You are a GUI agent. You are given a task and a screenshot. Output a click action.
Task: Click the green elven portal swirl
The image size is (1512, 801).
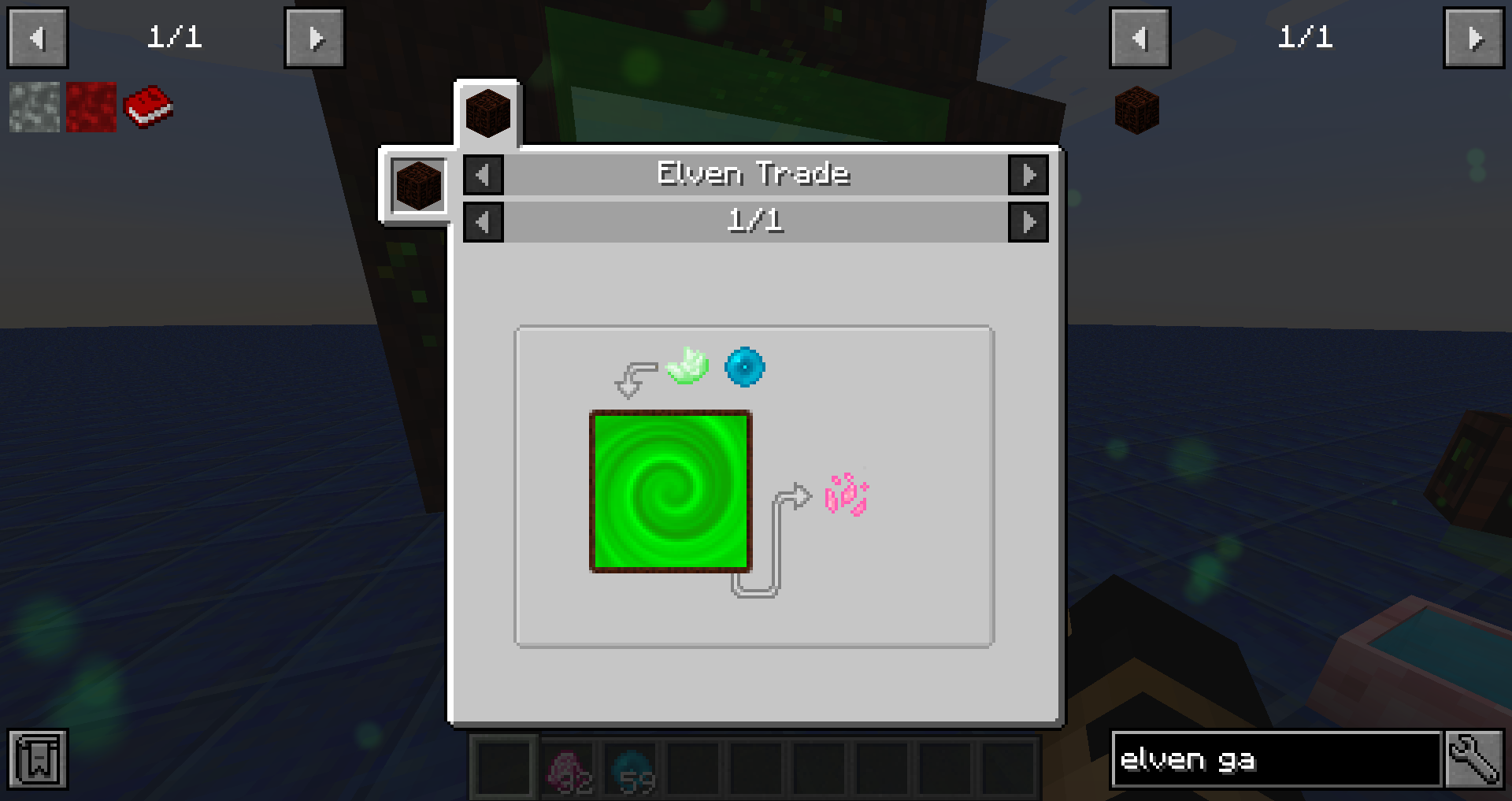click(670, 491)
